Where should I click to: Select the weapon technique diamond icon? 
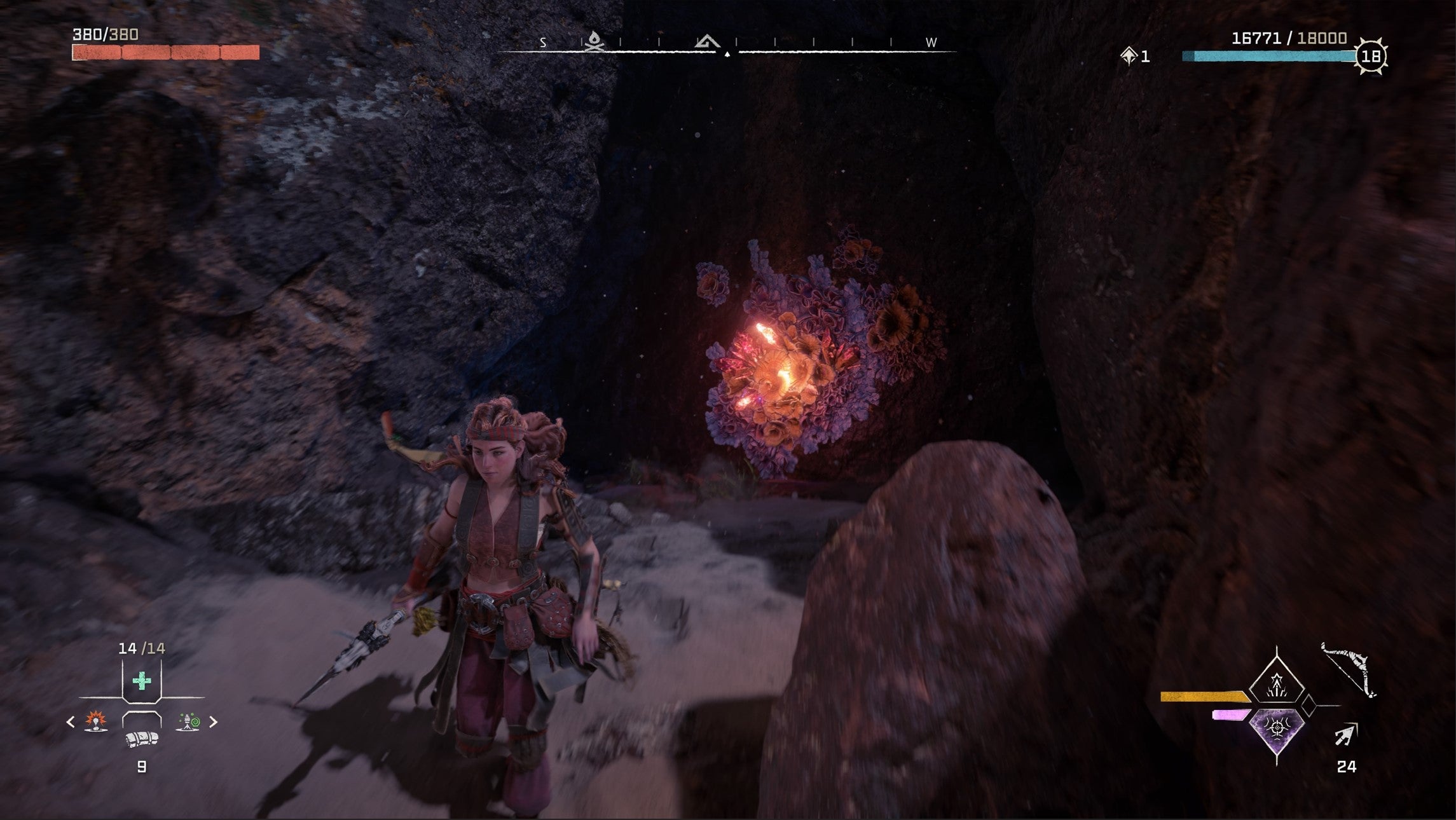(x=1276, y=685)
